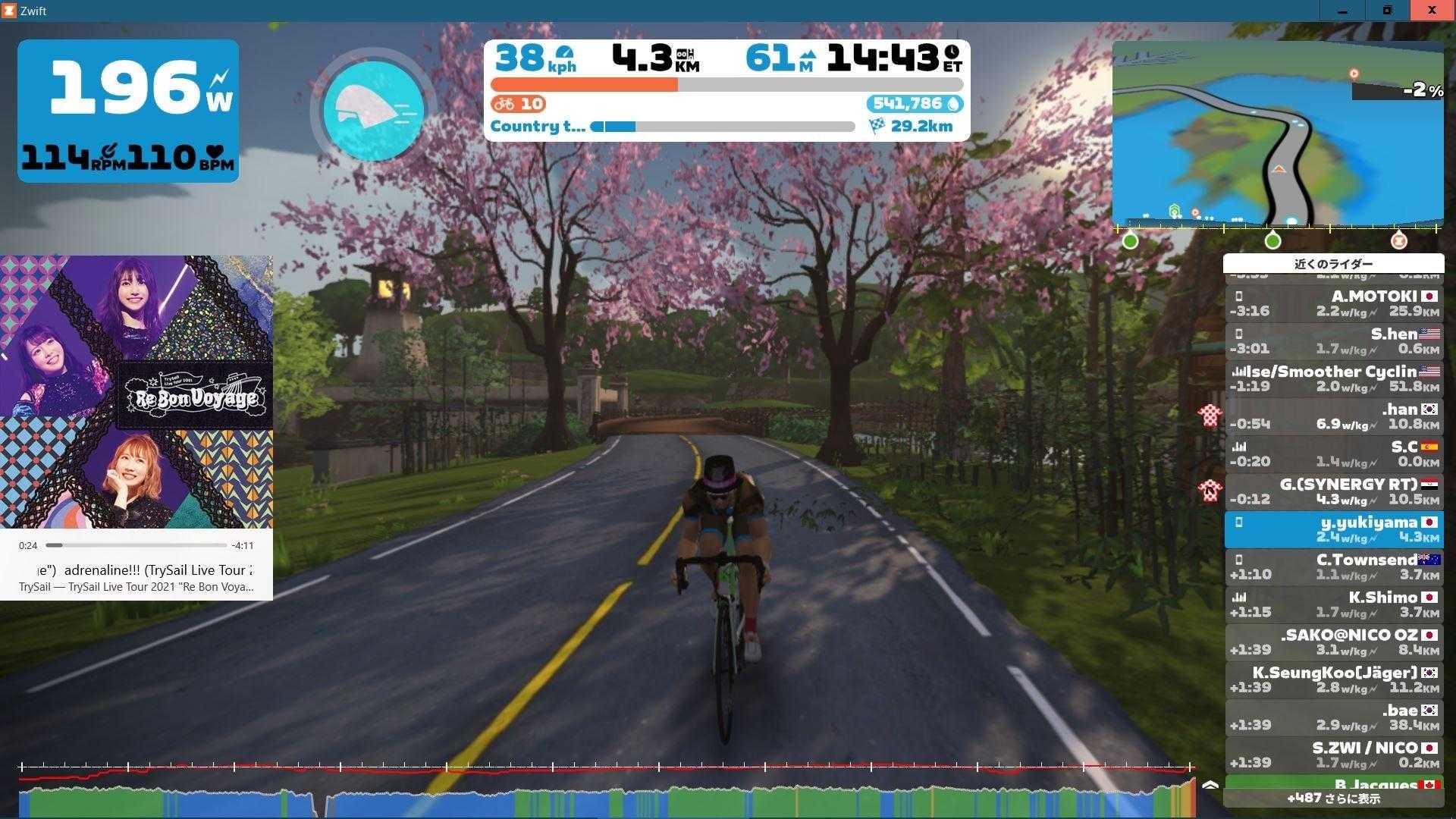Close the Zwift window
Image resolution: width=1456 pixels, height=819 pixels.
click(1432, 11)
